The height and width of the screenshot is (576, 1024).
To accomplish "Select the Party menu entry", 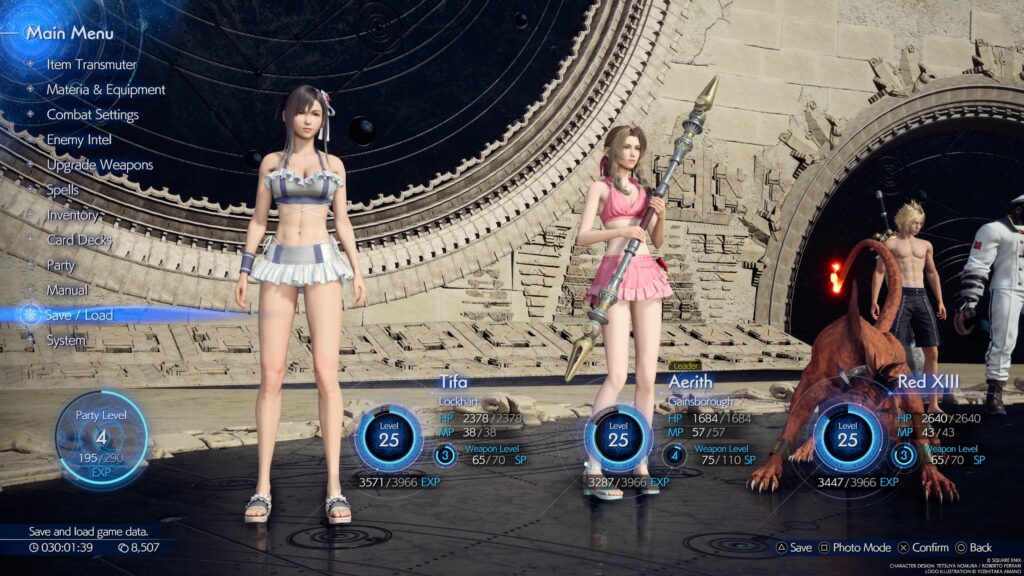I will click(x=61, y=265).
